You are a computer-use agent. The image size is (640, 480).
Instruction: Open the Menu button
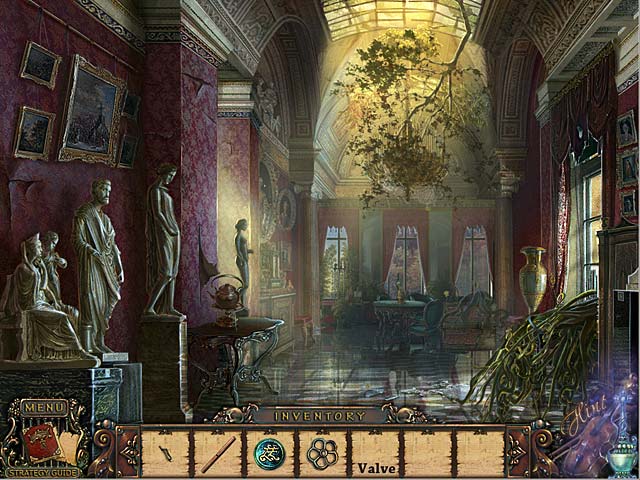(44, 408)
